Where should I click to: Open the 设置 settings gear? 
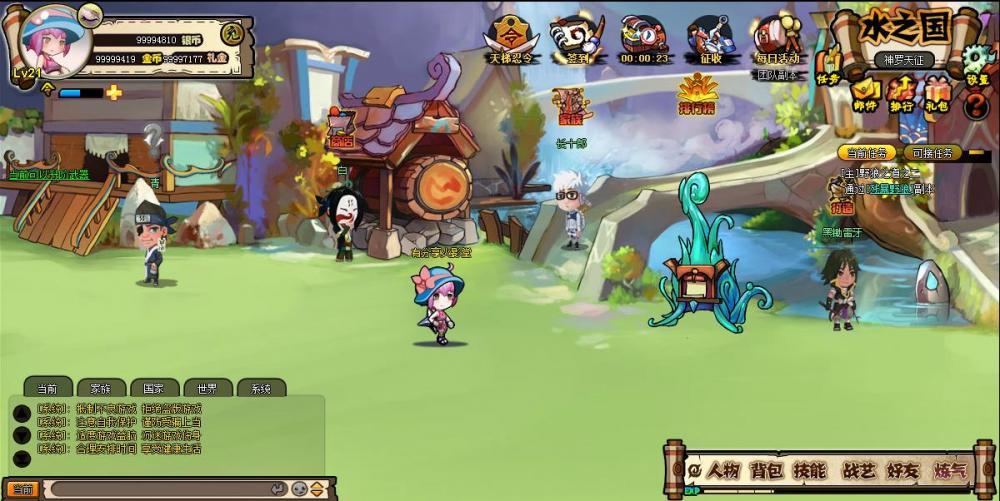pos(977,62)
